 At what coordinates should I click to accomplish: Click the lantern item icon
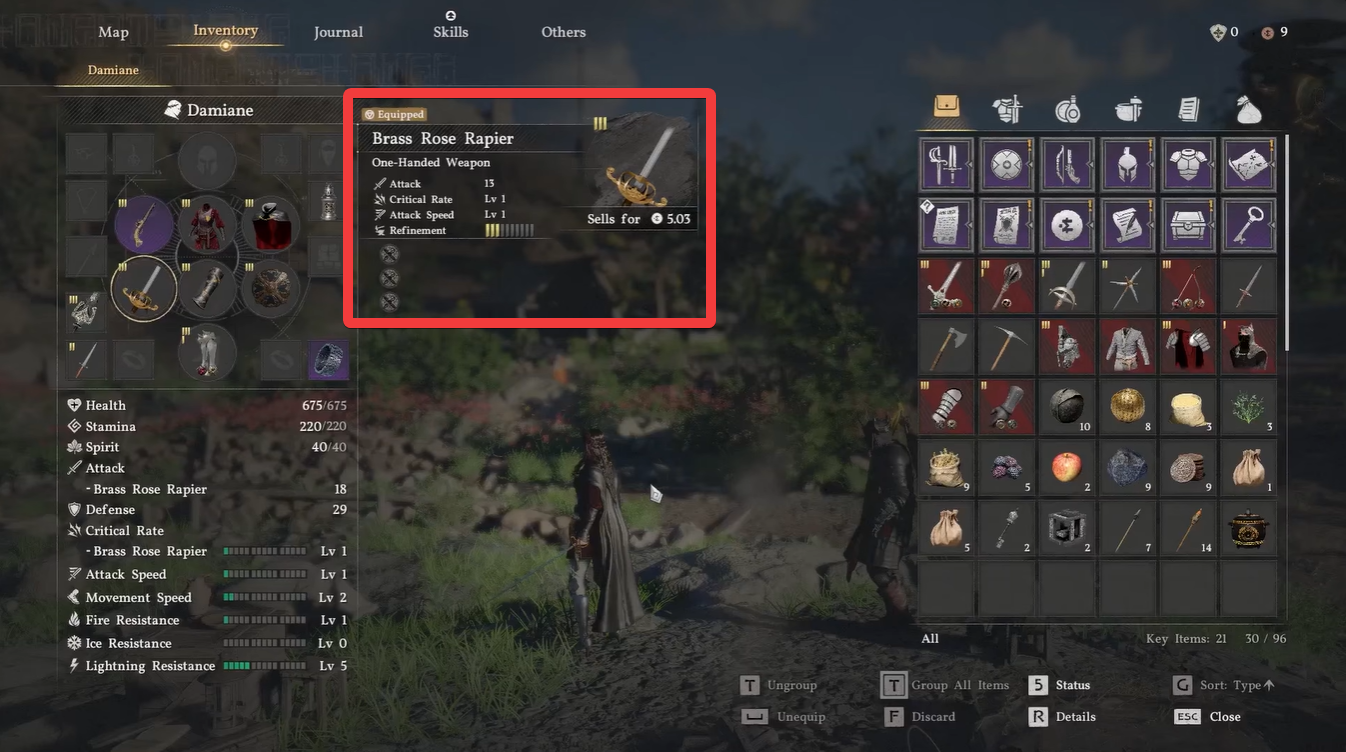(1067, 528)
